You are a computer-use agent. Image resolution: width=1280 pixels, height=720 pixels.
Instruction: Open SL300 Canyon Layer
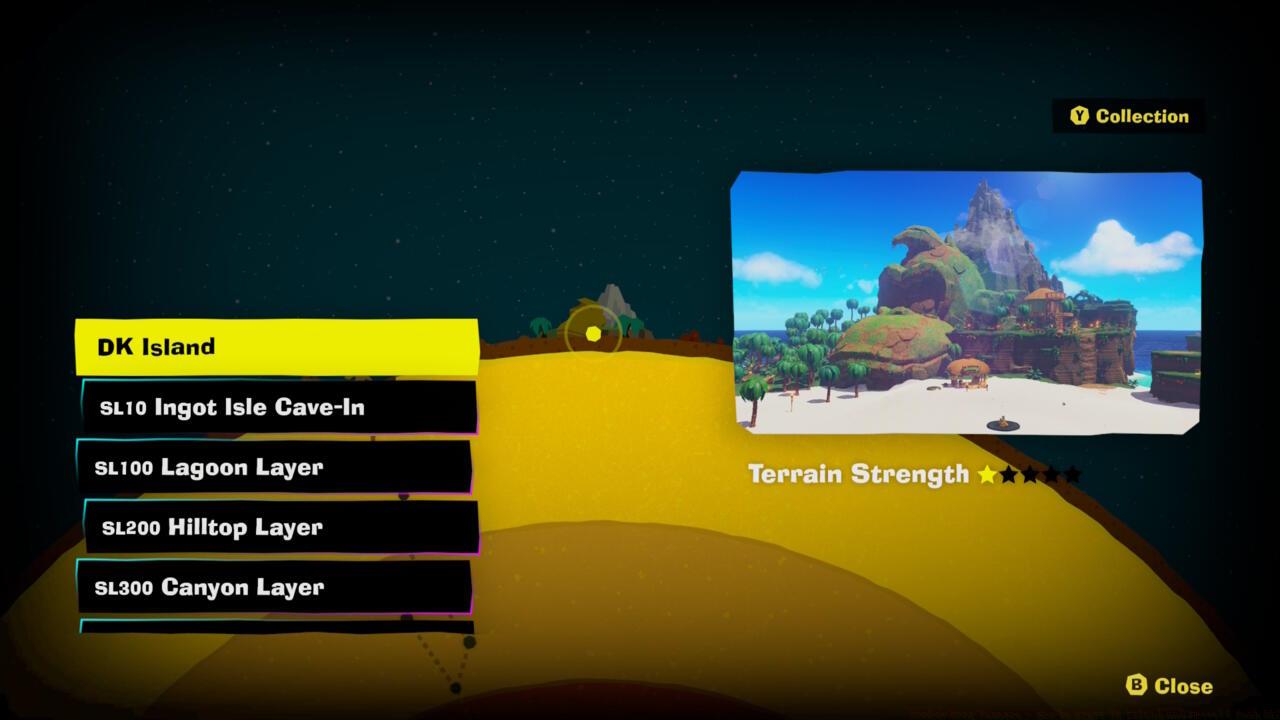(x=275, y=588)
